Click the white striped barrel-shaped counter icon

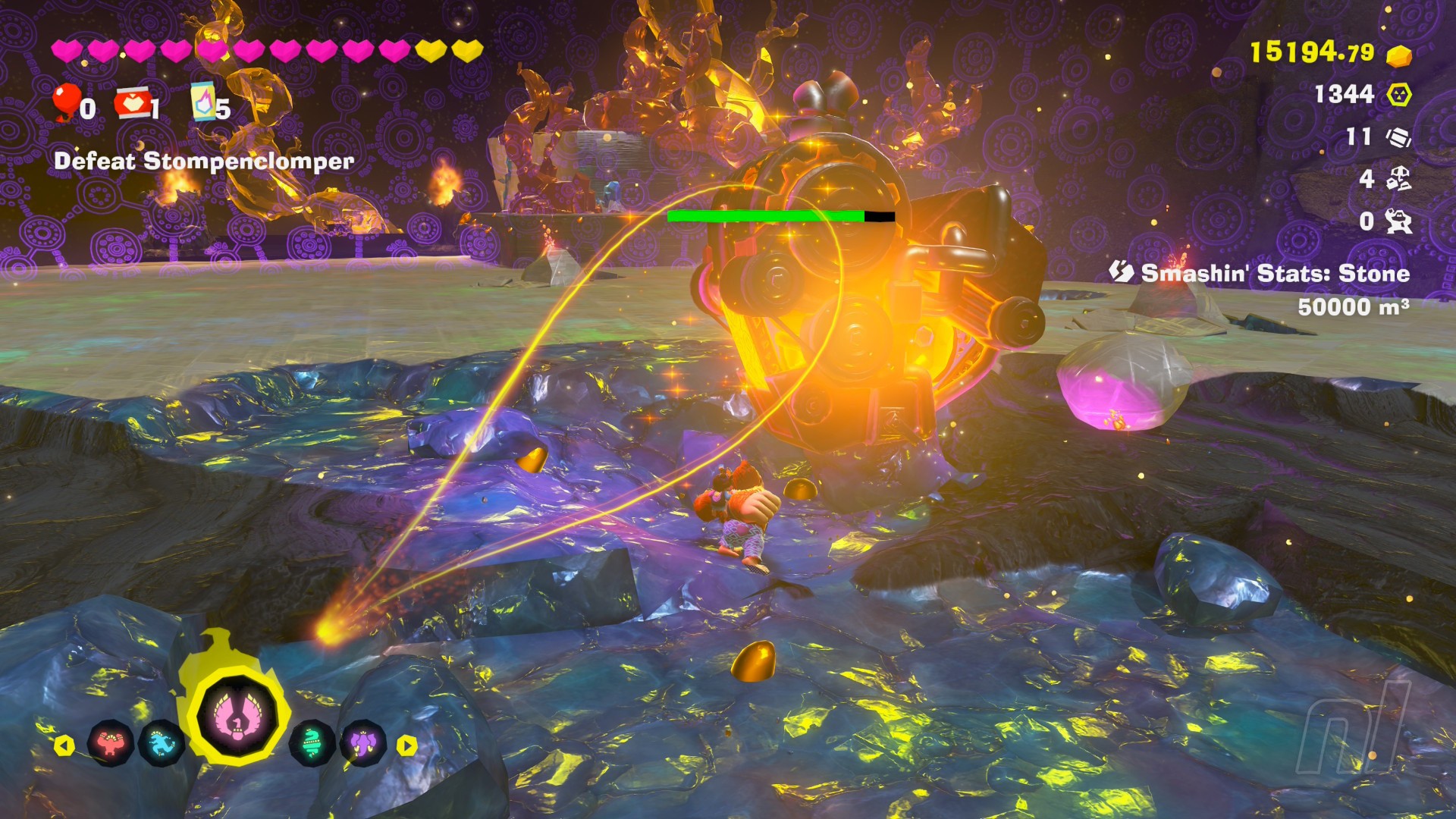1399,137
